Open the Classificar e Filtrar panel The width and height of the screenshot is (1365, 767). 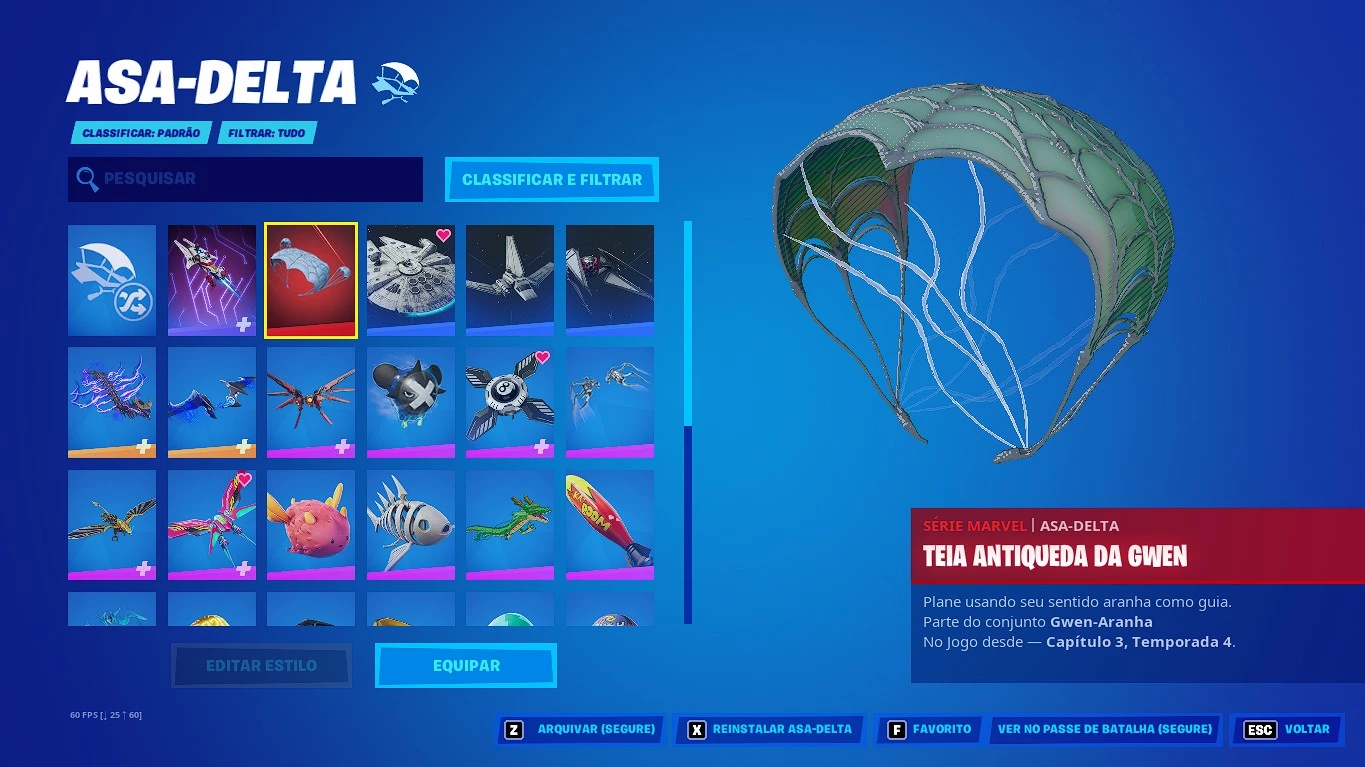551,179
